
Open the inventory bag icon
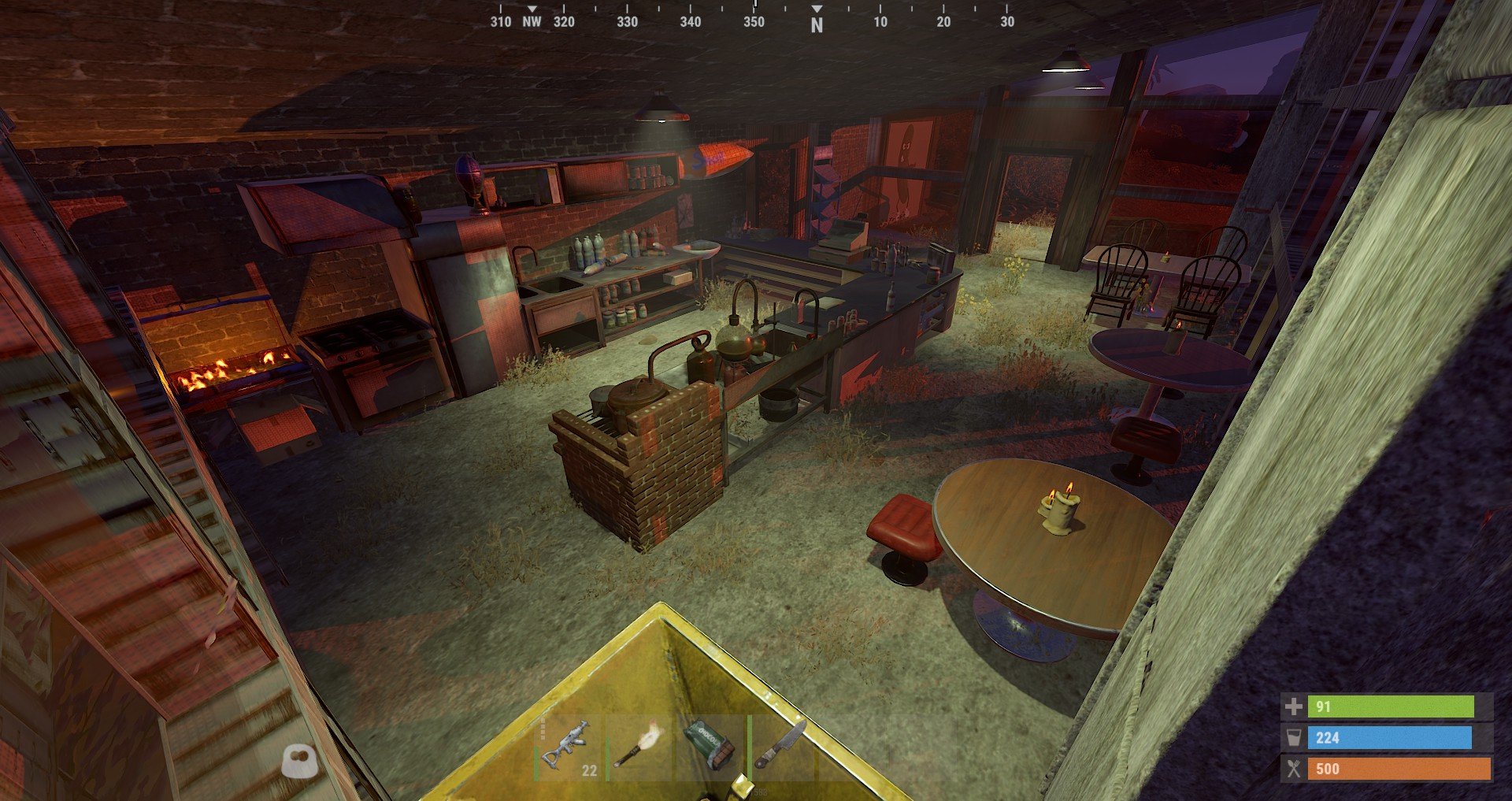click(300, 761)
